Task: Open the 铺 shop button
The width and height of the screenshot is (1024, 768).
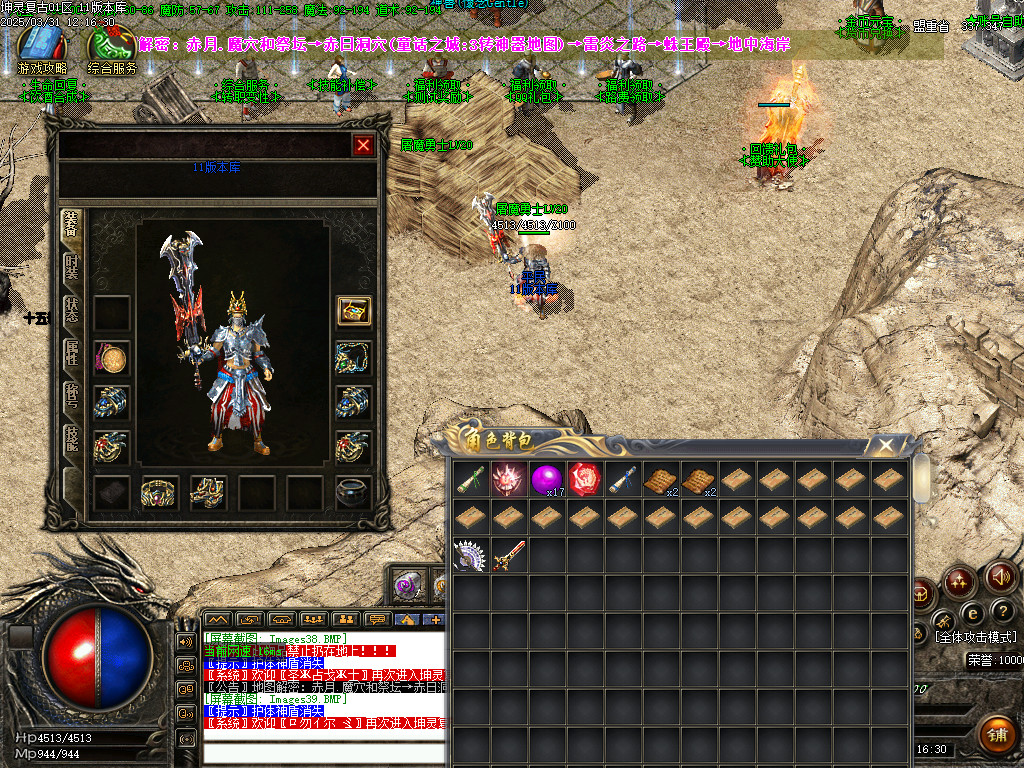Action: (x=996, y=735)
